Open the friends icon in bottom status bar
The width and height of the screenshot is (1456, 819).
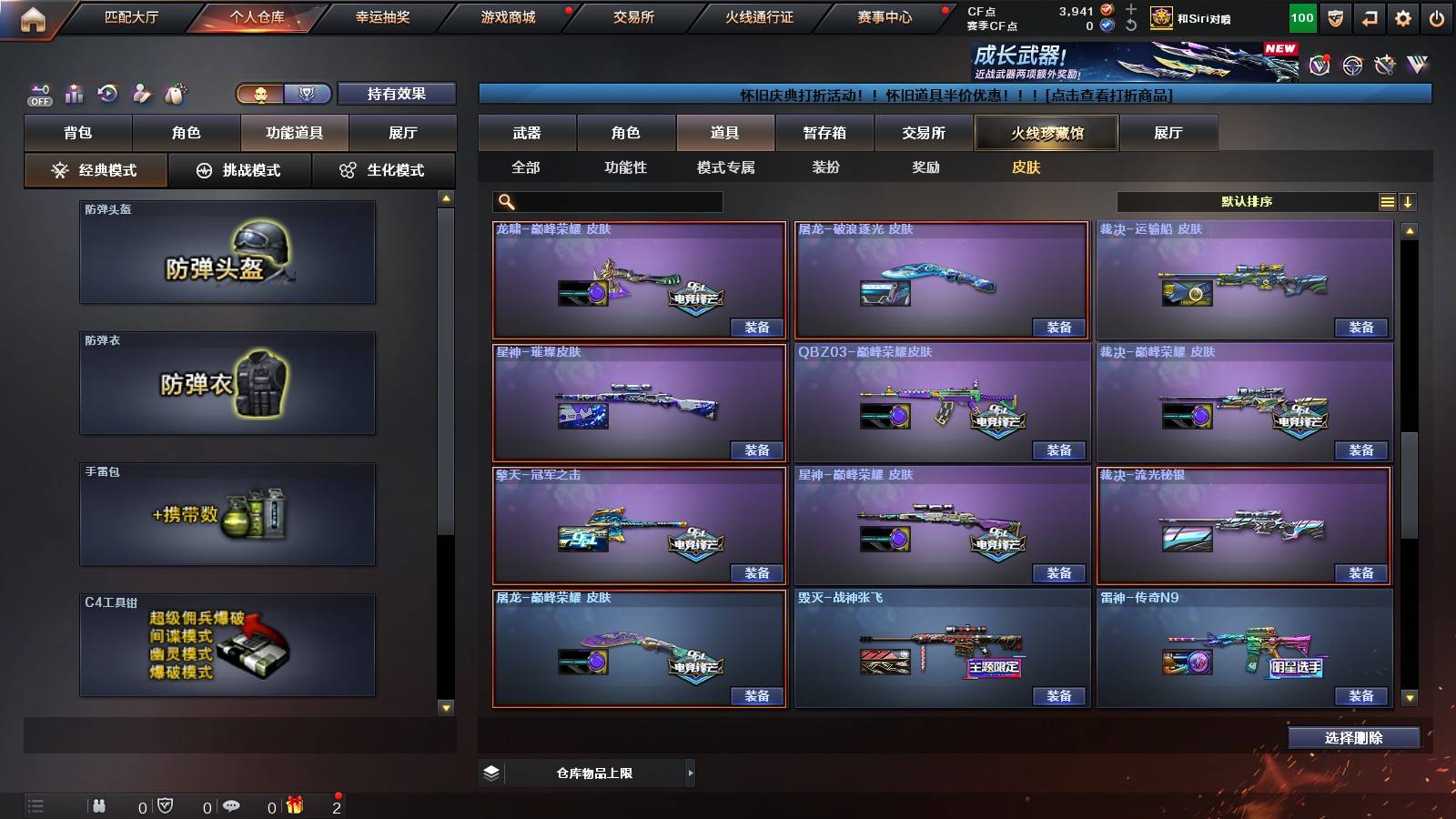pos(100,805)
